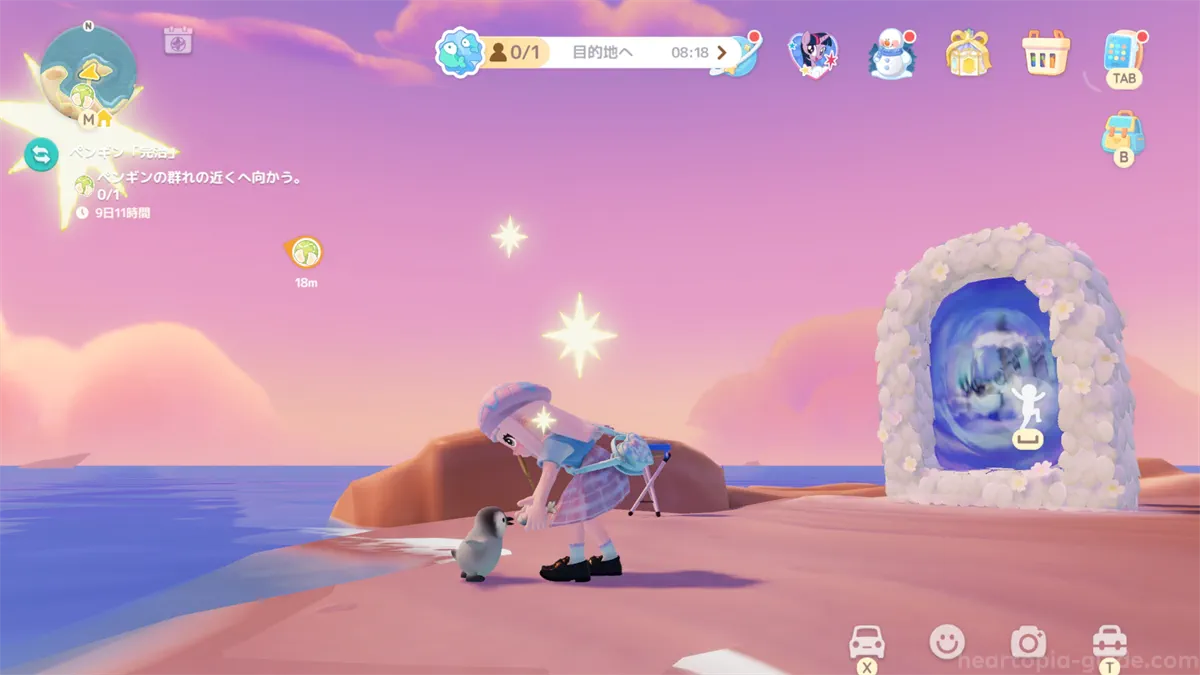This screenshot has width=1200, height=675.
Task: Open the shopping basket store
Action: pos(1046,53)
